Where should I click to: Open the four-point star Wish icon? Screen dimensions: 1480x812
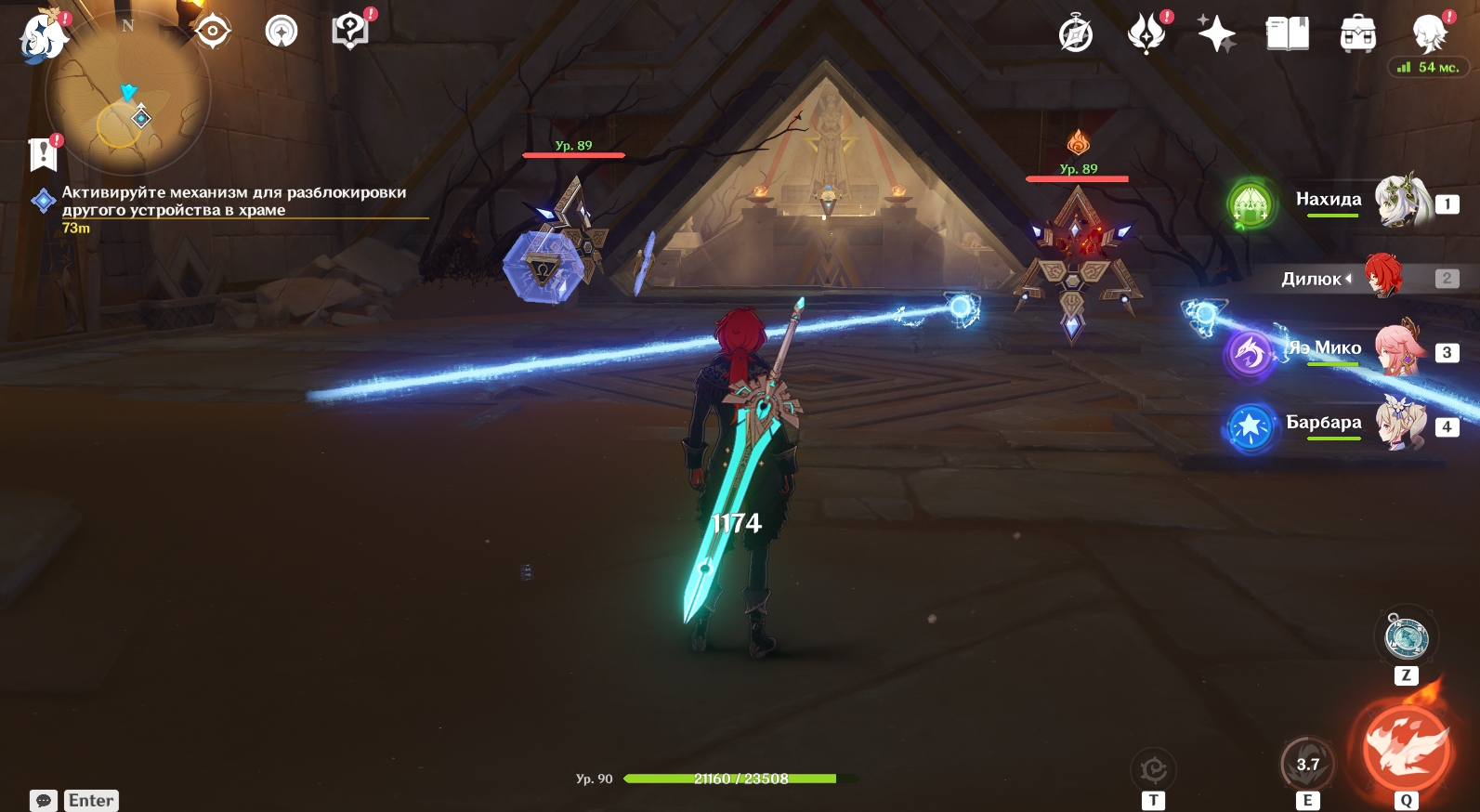(x=1216, y=34)
